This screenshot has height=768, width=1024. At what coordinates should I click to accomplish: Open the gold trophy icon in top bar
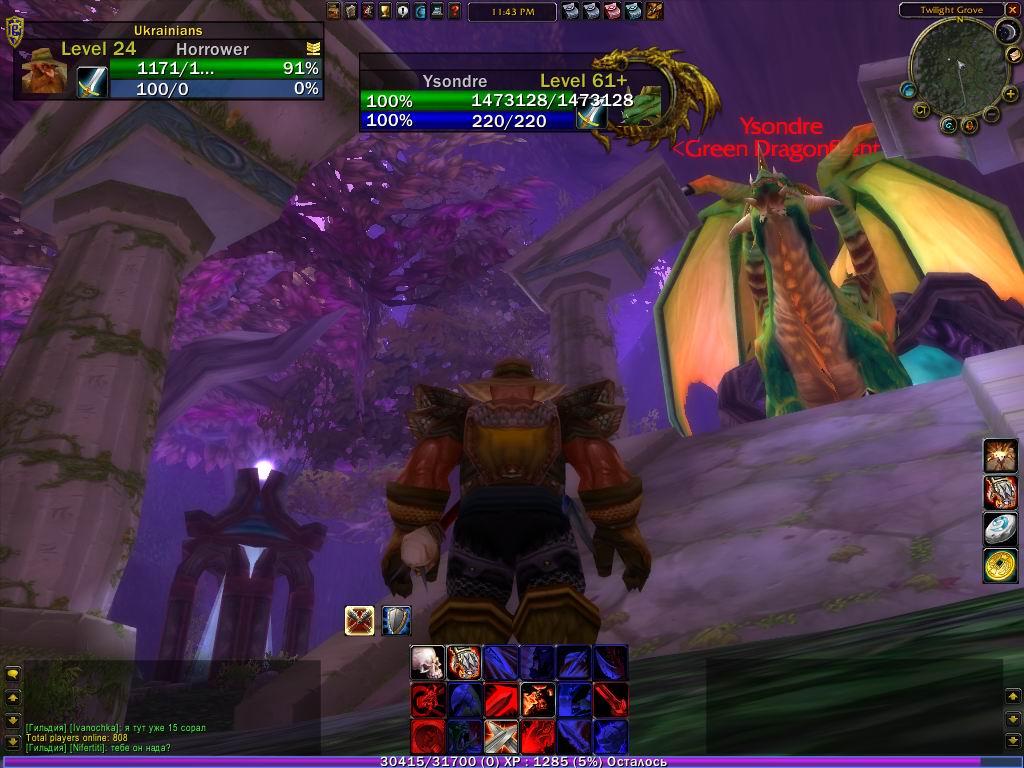pyautogui.click(x=385, y=11)
